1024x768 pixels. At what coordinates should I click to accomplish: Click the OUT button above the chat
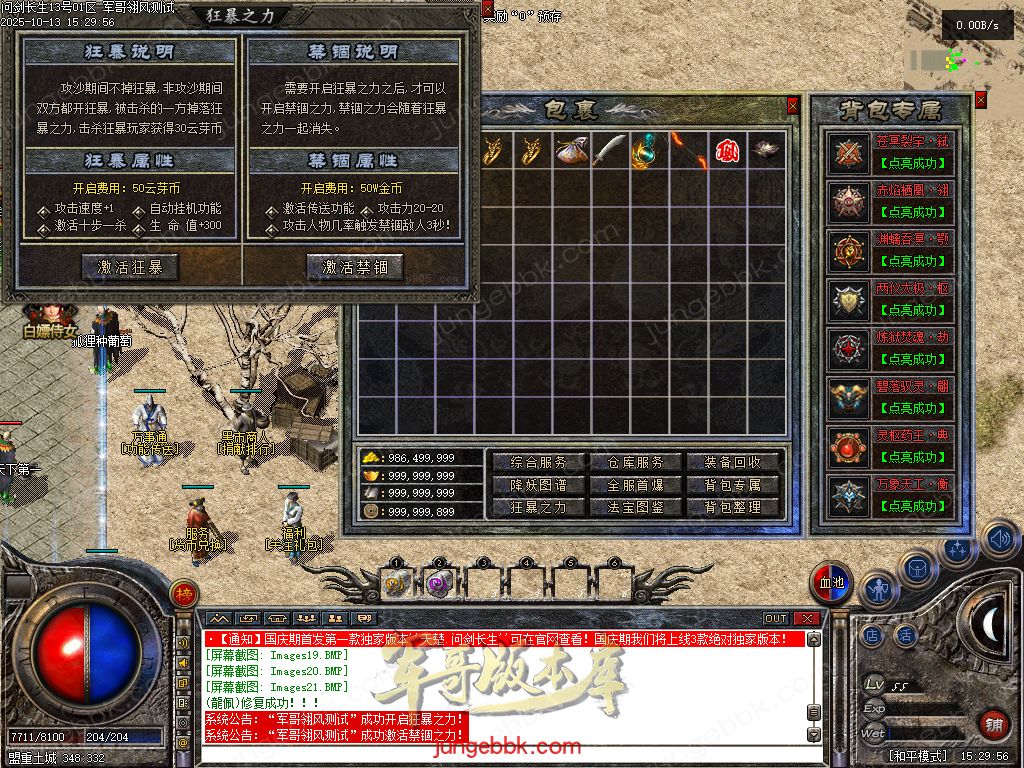click(x=776, y=619)
